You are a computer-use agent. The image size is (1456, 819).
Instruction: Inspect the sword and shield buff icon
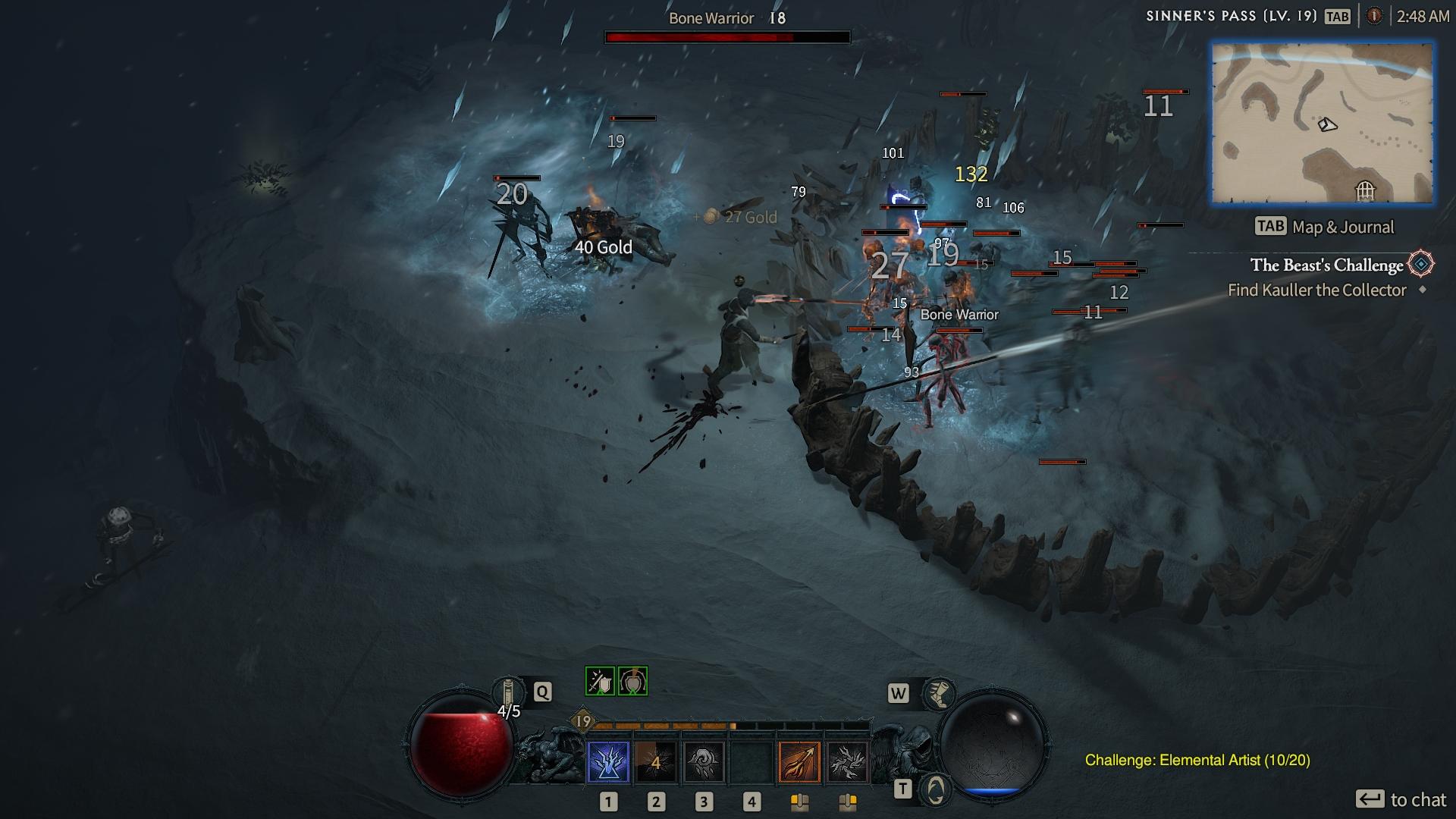point(600,681)
